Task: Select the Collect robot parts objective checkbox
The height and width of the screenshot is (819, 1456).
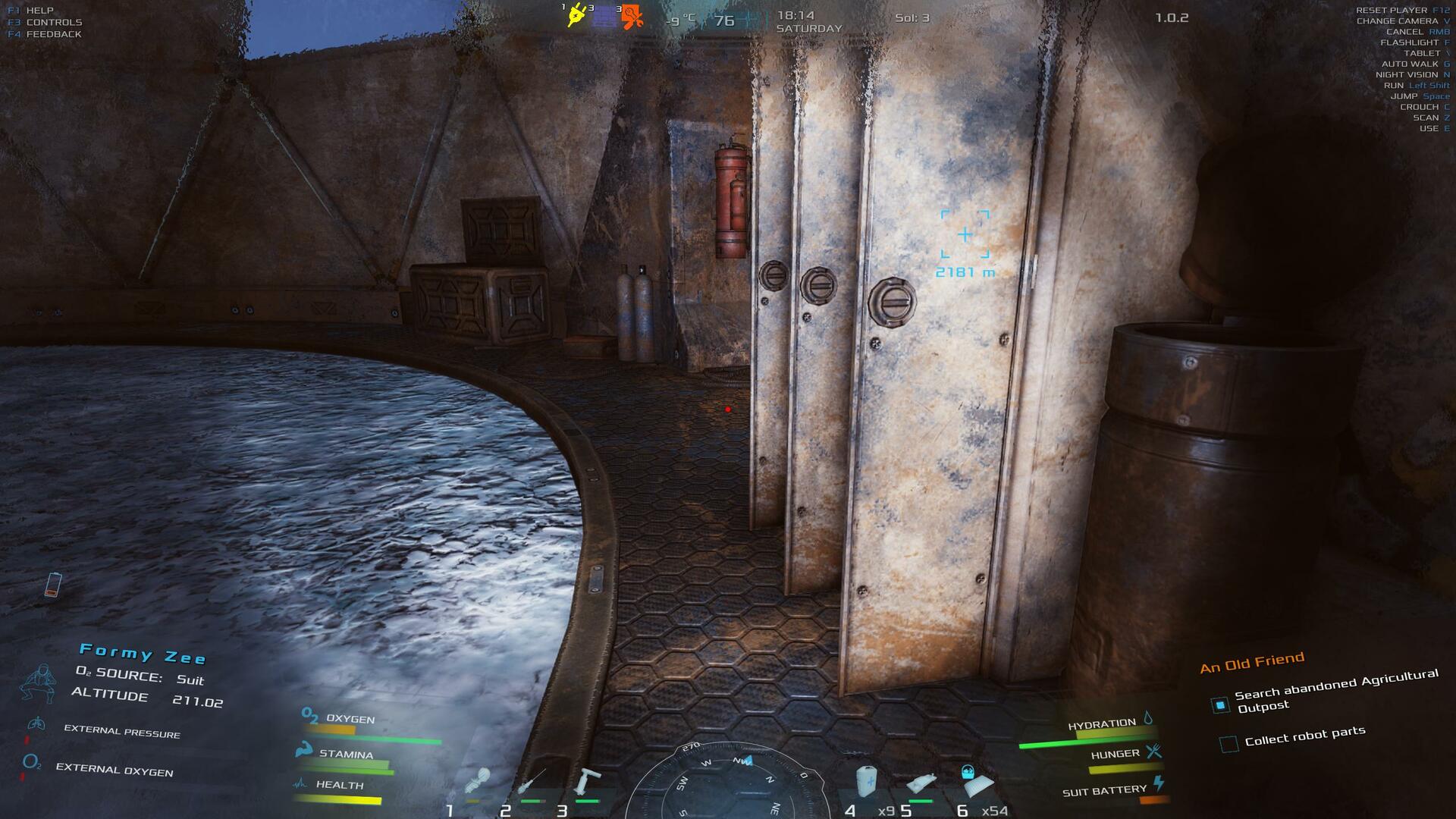Action: (1228, 744)
